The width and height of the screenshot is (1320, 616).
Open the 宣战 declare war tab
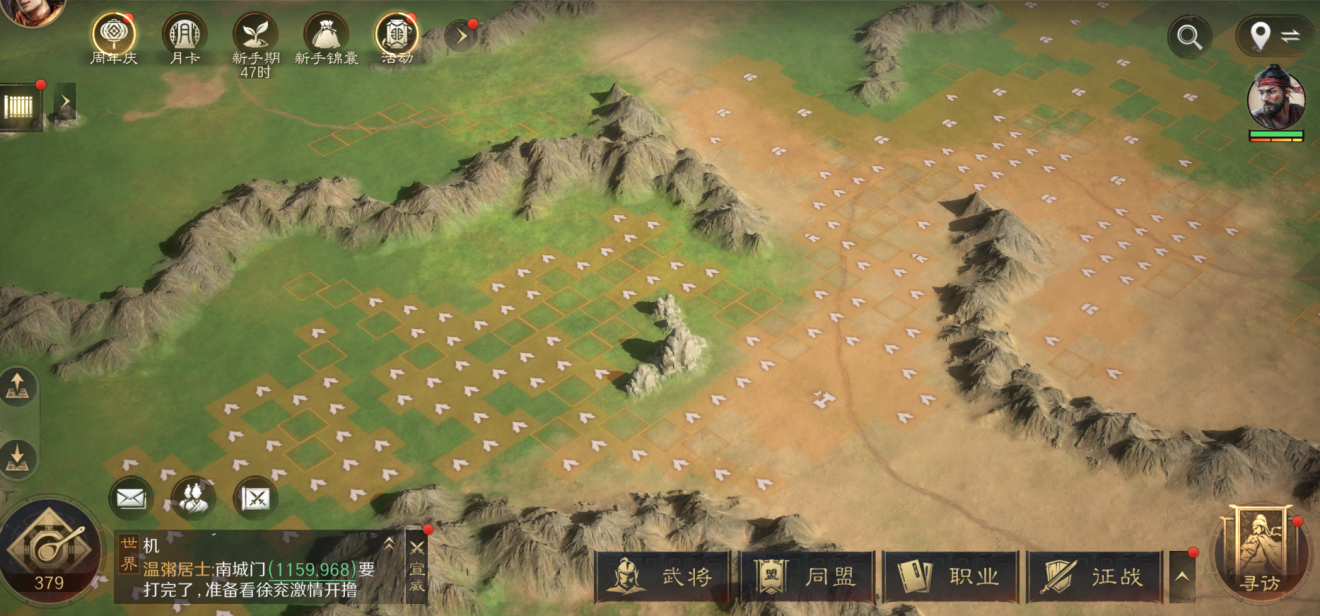tap(417, 568)
